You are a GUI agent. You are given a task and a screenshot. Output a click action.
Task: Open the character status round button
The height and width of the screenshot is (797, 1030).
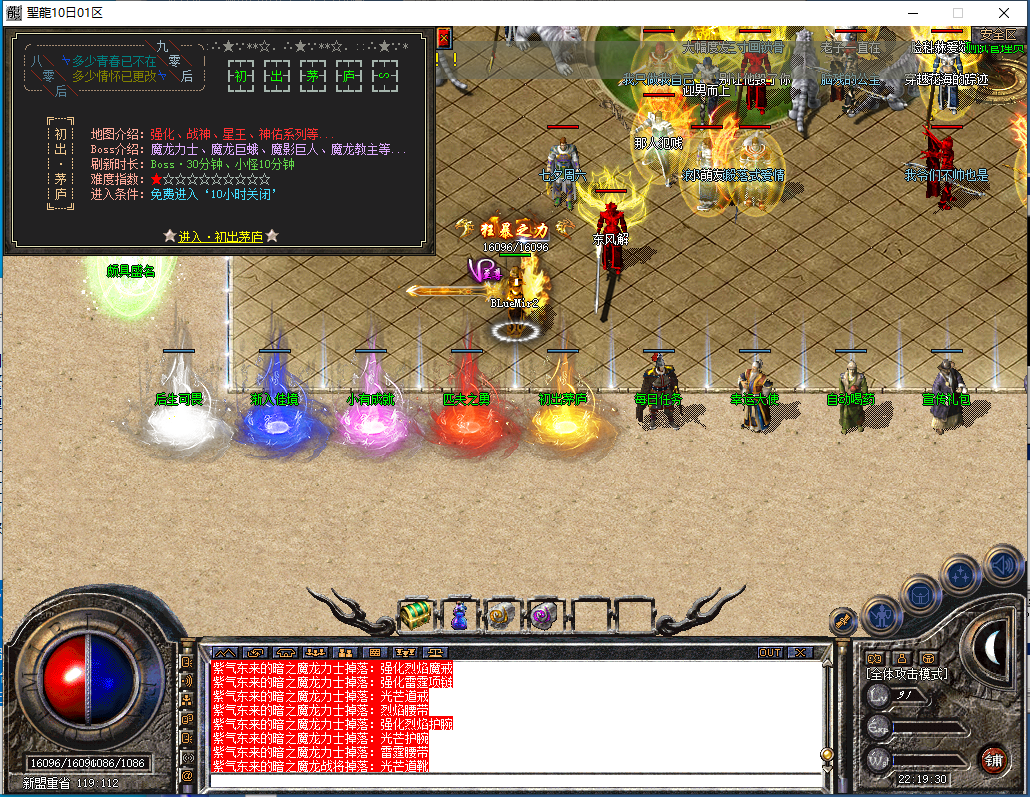pyautogui.click(x=881, y=616)
